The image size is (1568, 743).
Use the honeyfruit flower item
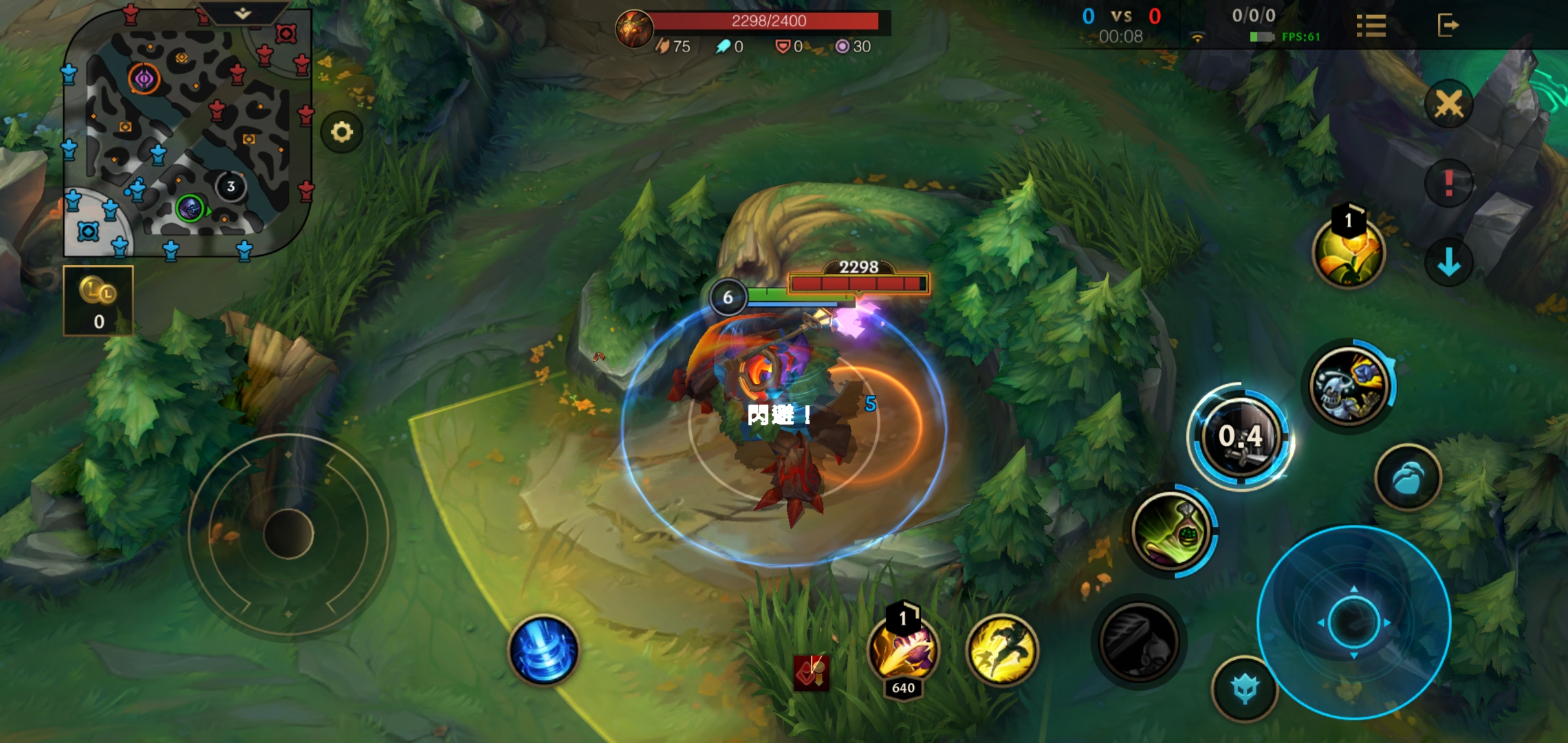[1348, 252]
